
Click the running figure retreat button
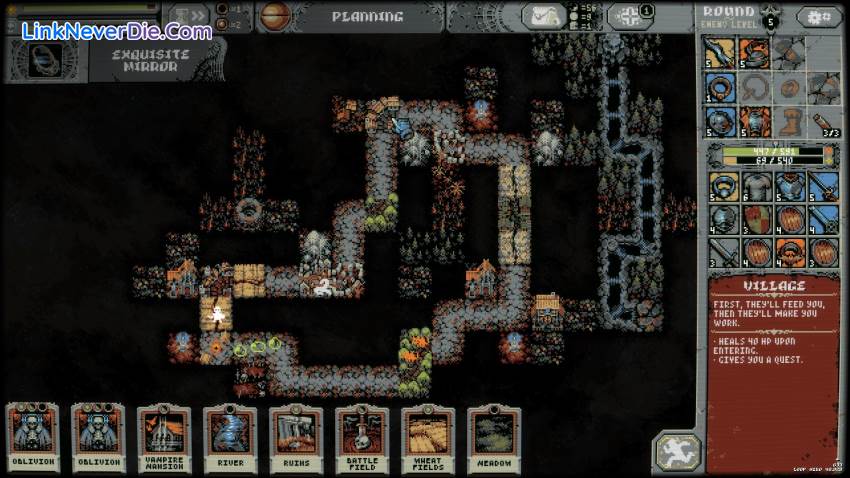point(676,452)
